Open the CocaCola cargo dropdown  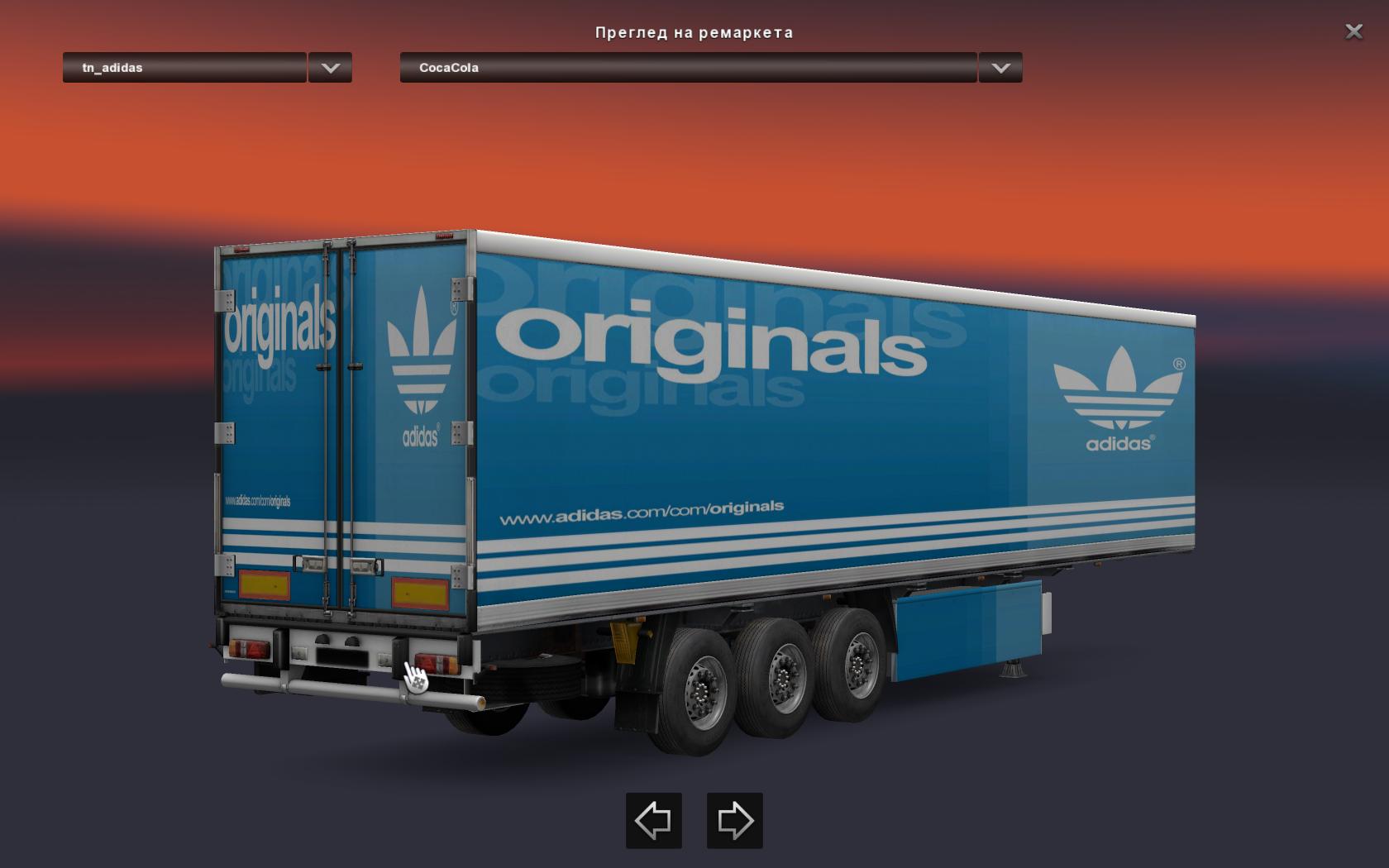[688, 68]
